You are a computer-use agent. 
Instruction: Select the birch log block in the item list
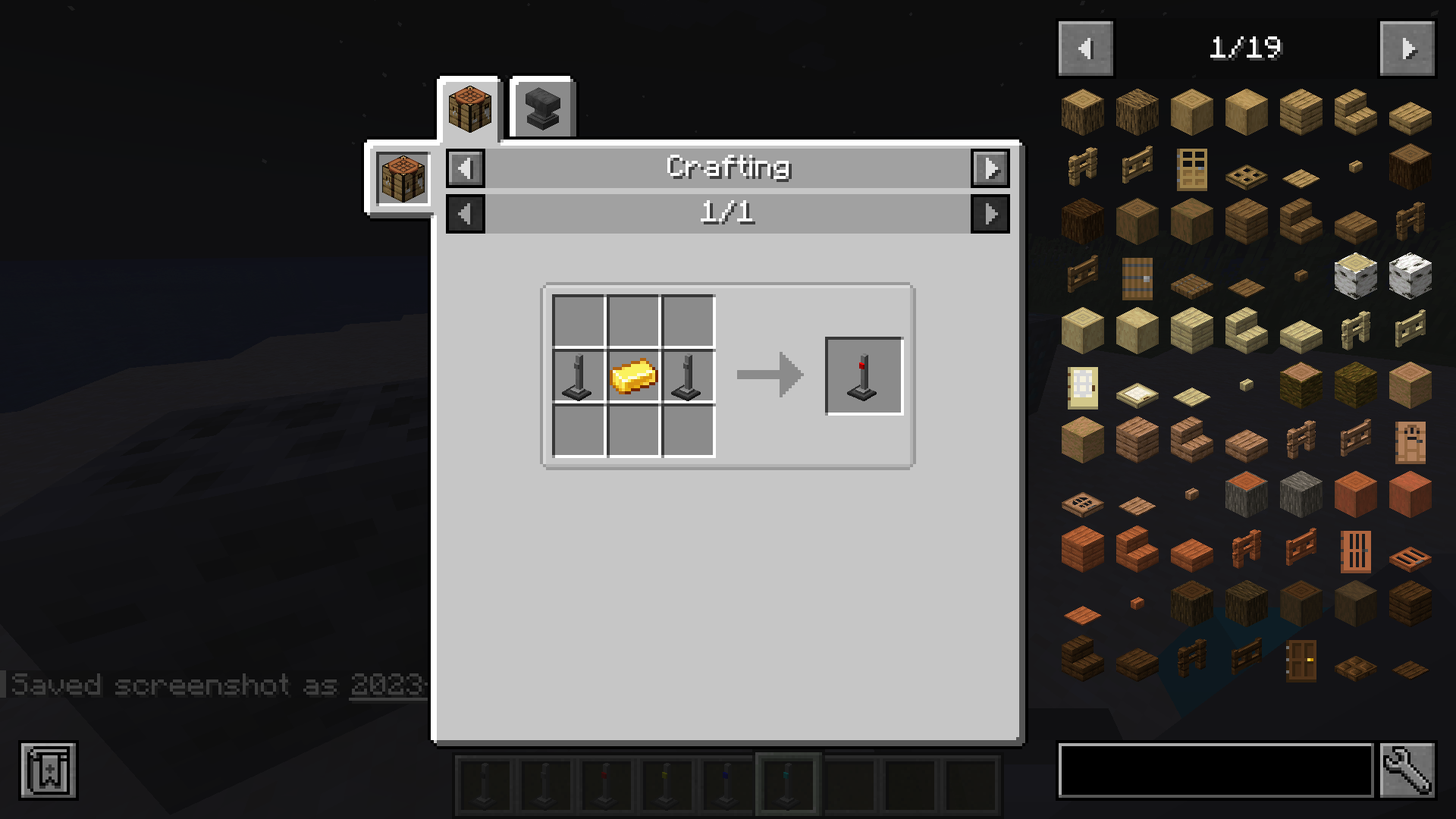(x=1354, y=276)
